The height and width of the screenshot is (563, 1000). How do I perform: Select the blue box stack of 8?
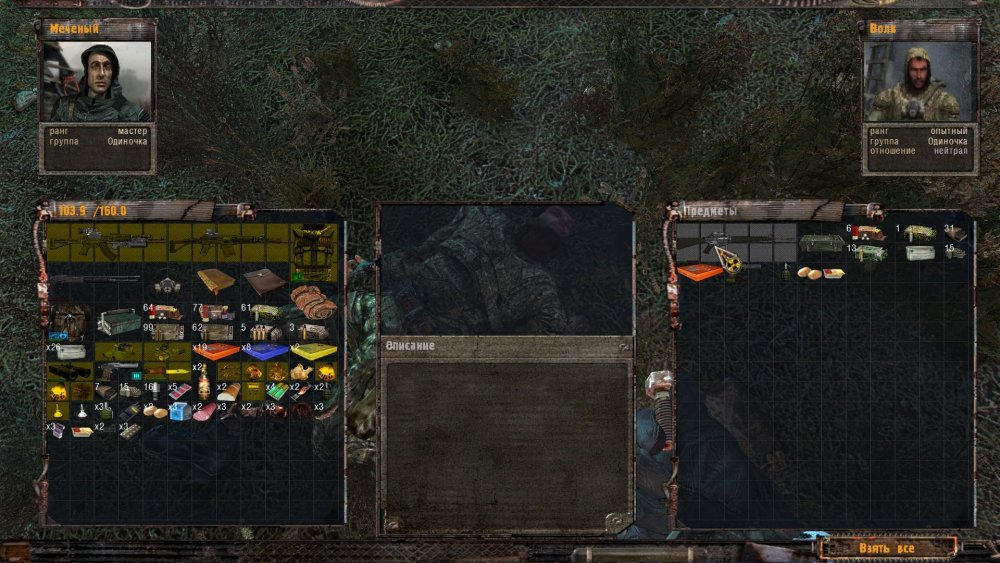(x=265, y=351)
